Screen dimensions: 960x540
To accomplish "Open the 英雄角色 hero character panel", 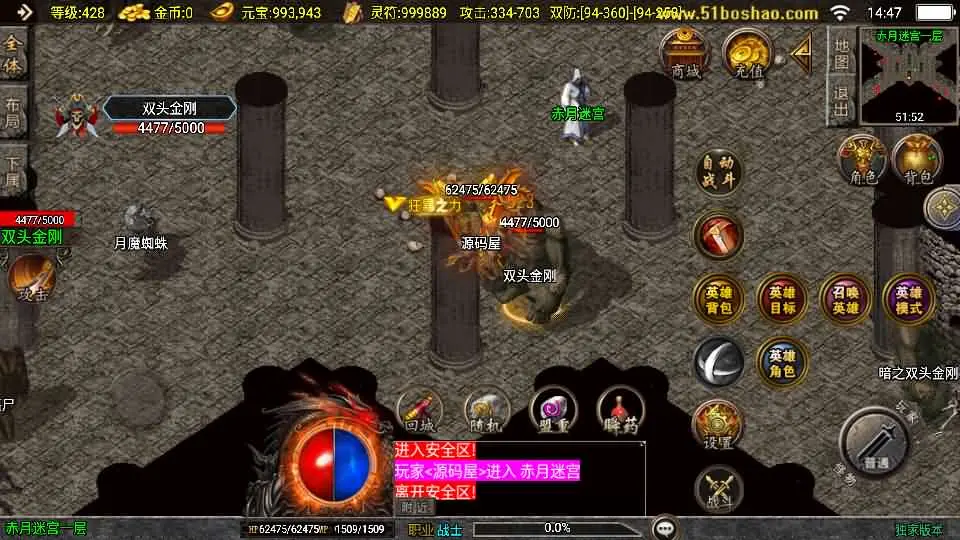I will point(782,362).
